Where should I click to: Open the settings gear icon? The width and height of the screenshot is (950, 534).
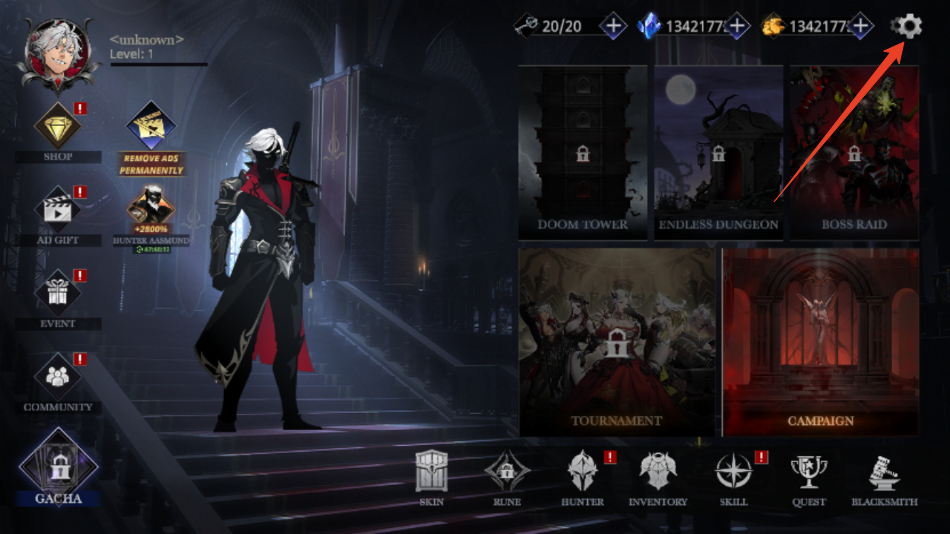907,26
